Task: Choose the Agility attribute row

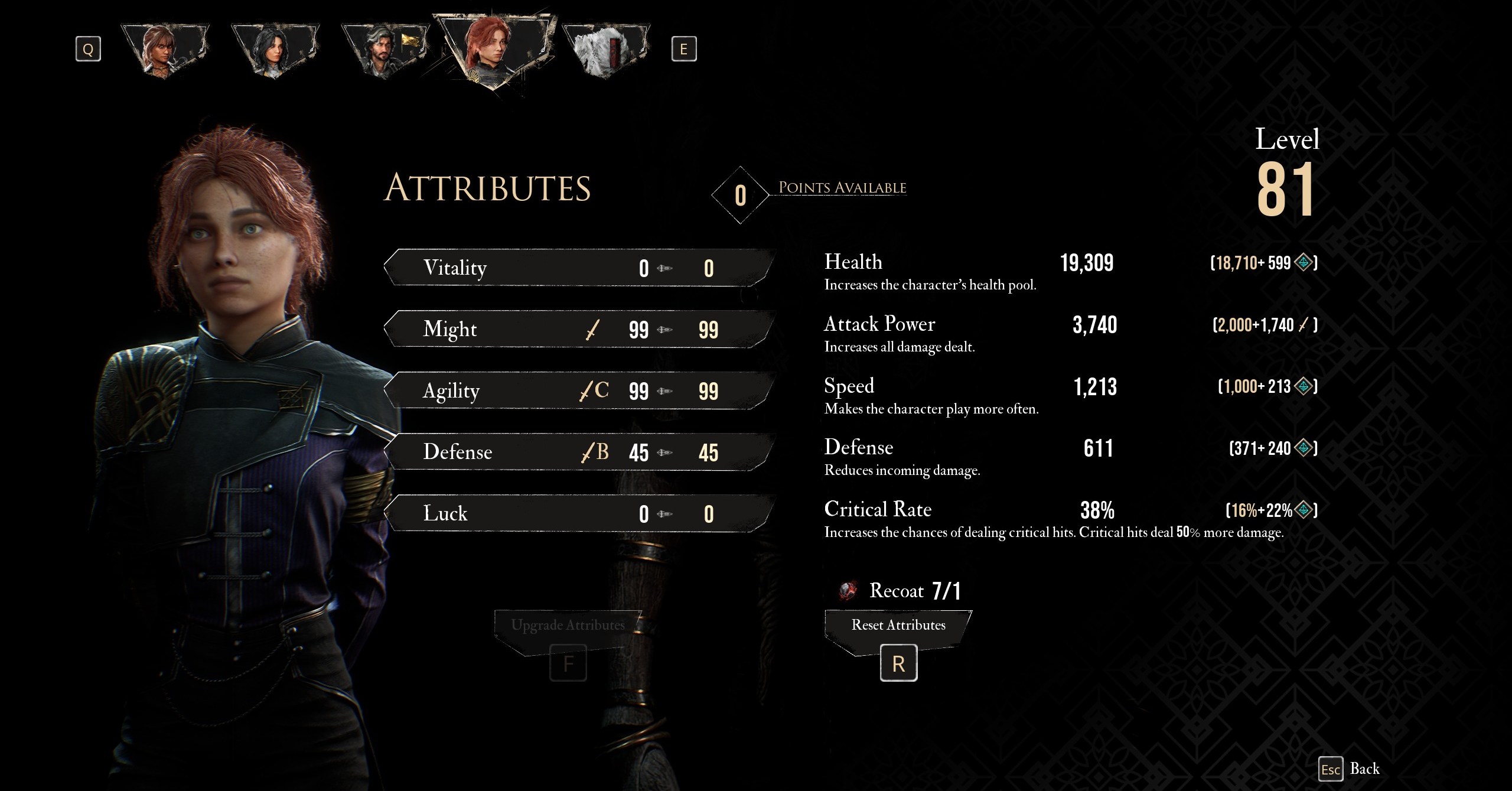Action: (579, 391)
